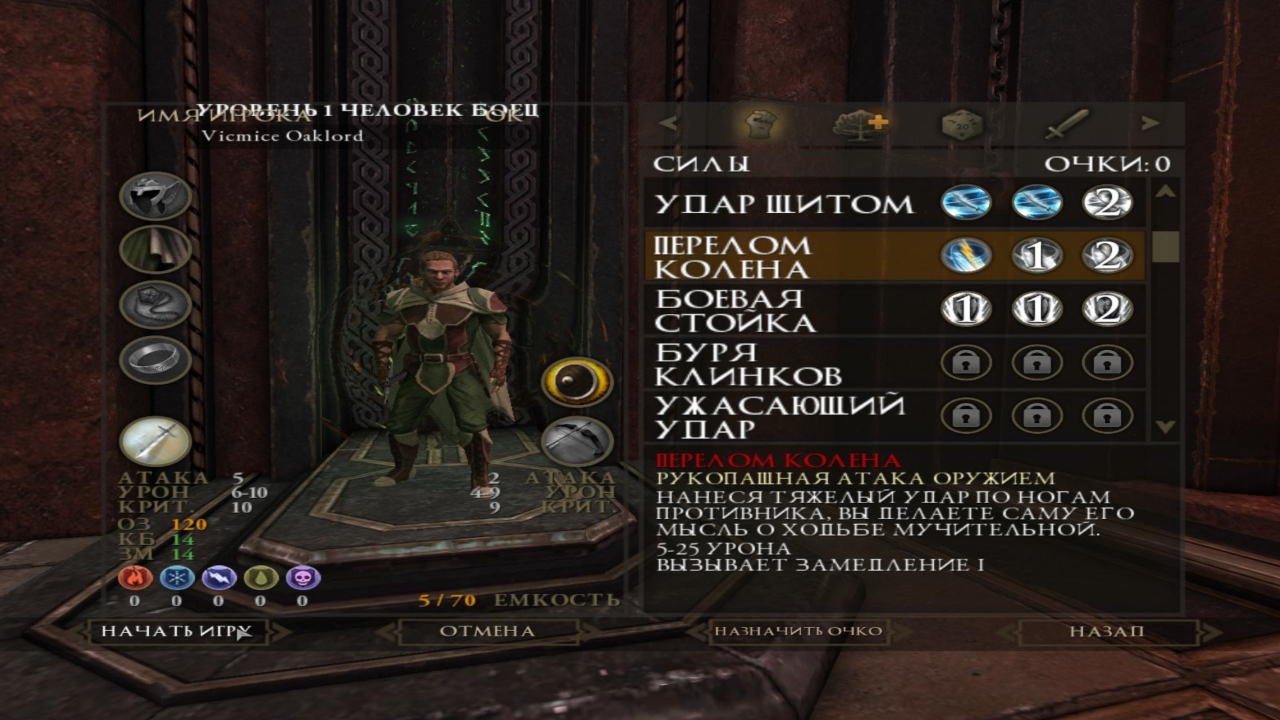The width and height of the screenshot is (1280, 720).
Task: Select the locked Буря клинков power
Action: (x=748, y=364)
